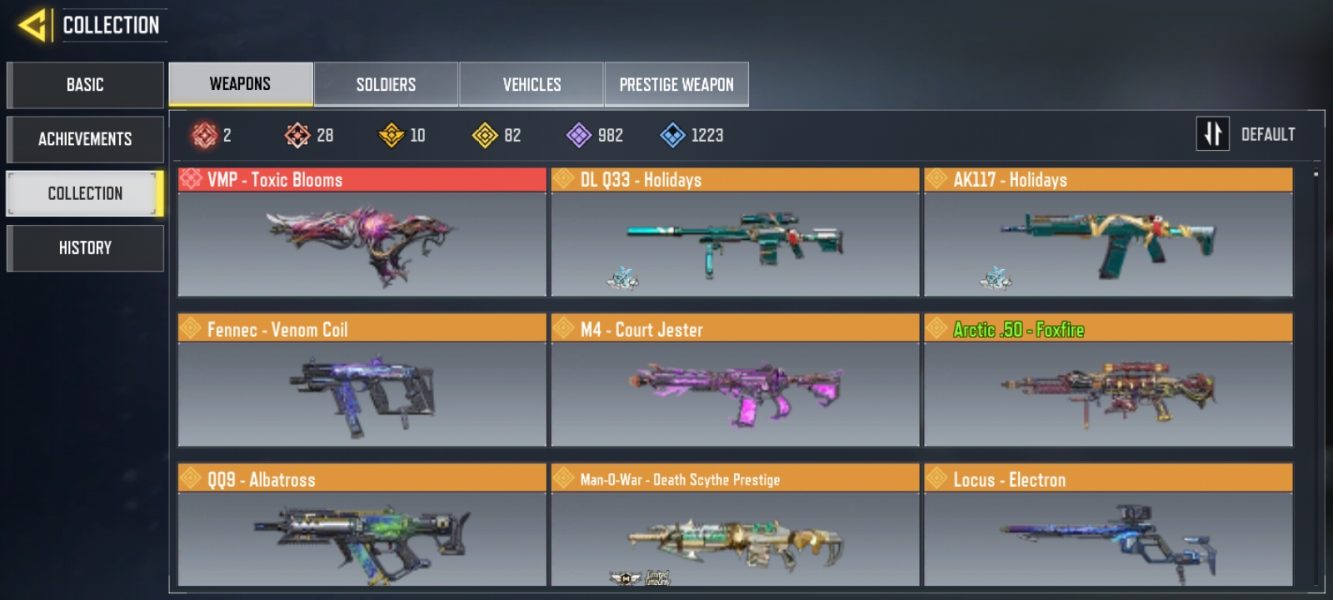Viewport: 1333px width, 600px height.
Task: Go back using the yellow arrow
Action: pos(33,25)
